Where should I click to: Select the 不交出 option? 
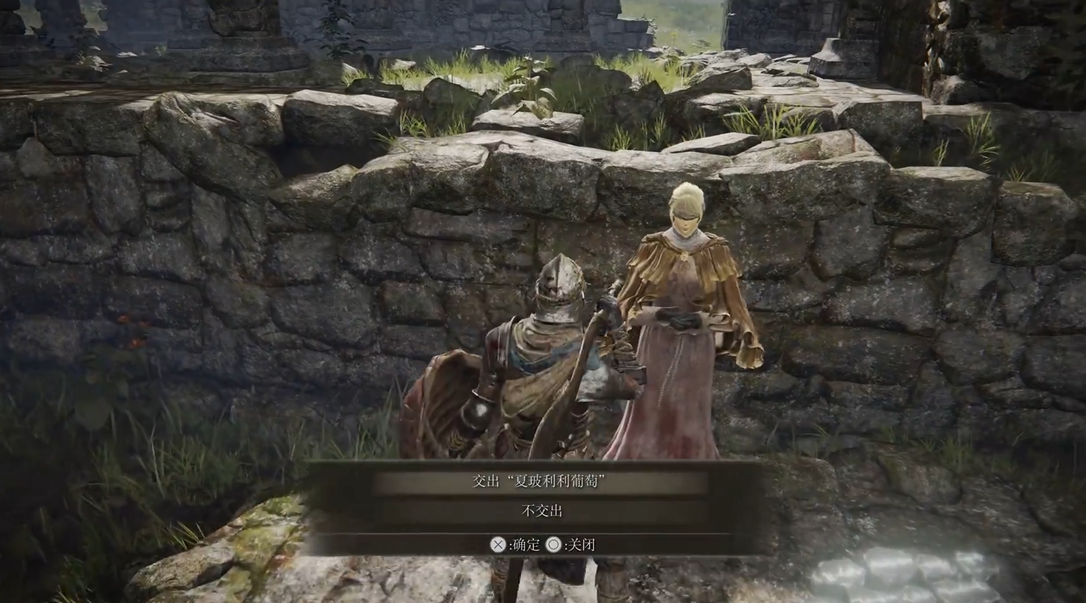(541, 511)
